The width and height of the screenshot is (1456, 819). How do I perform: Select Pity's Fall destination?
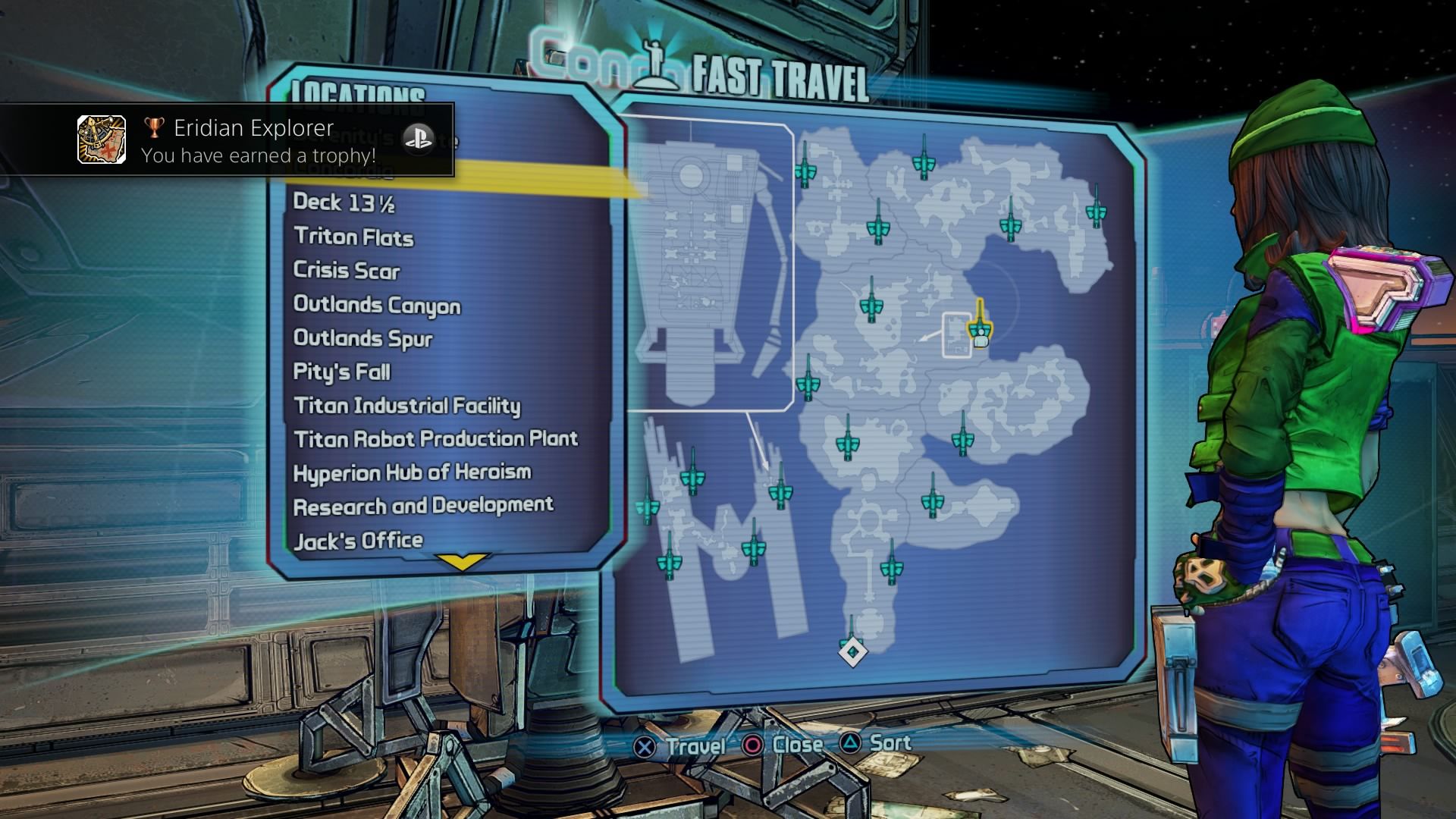tap(341, 372)
